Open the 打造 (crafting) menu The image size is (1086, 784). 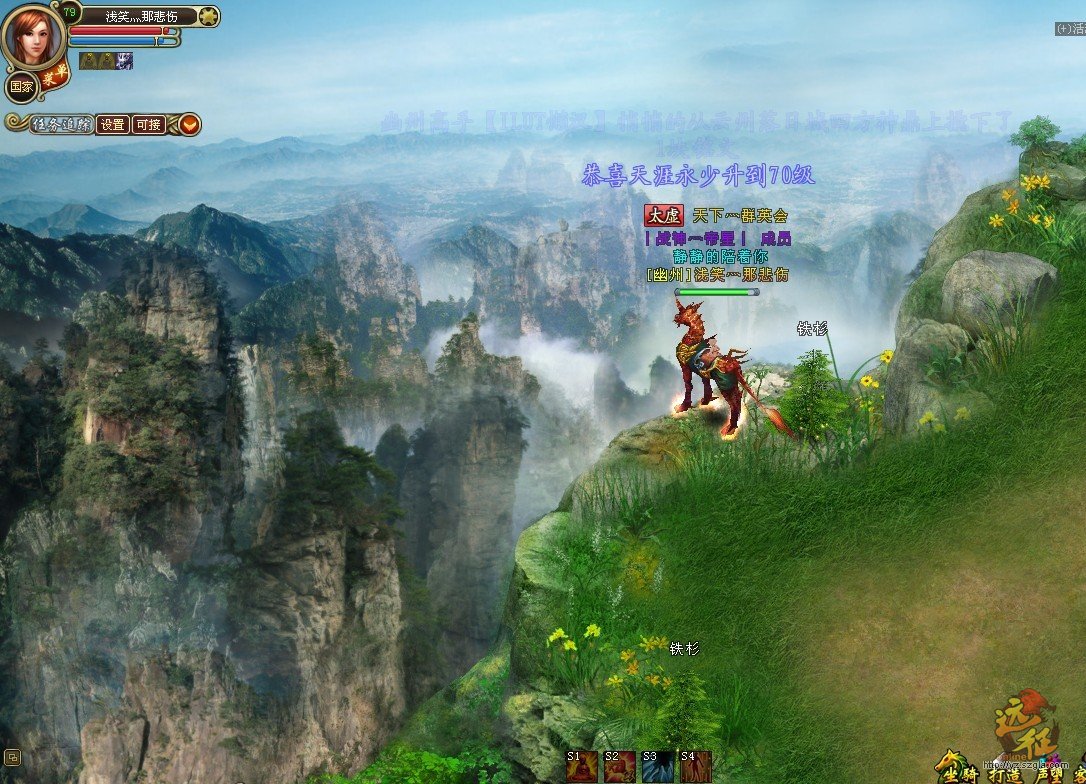(1004, 773)
